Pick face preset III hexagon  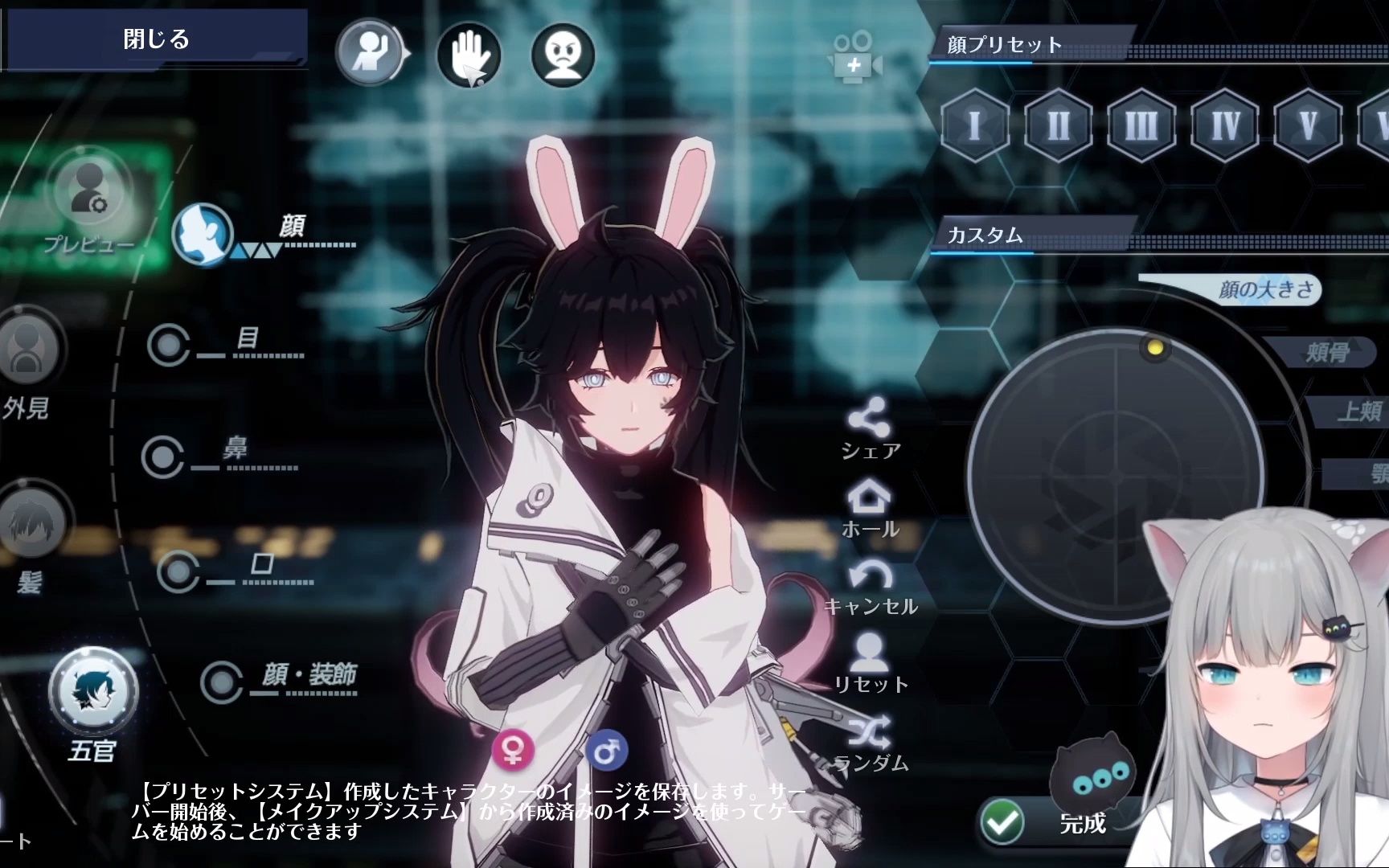point(1141,125)
